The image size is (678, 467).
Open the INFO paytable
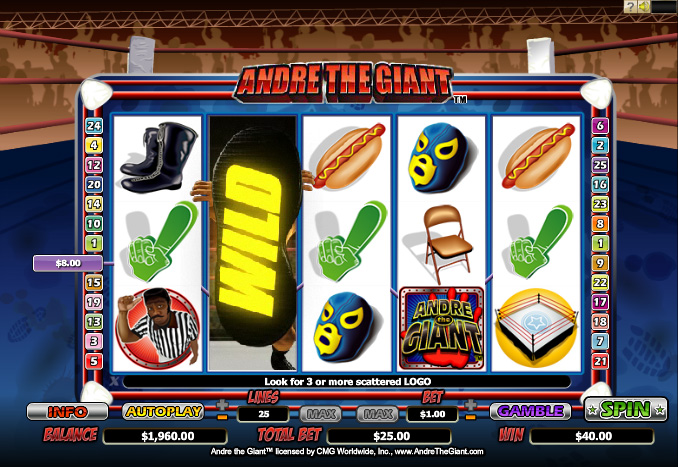(67, 411)
